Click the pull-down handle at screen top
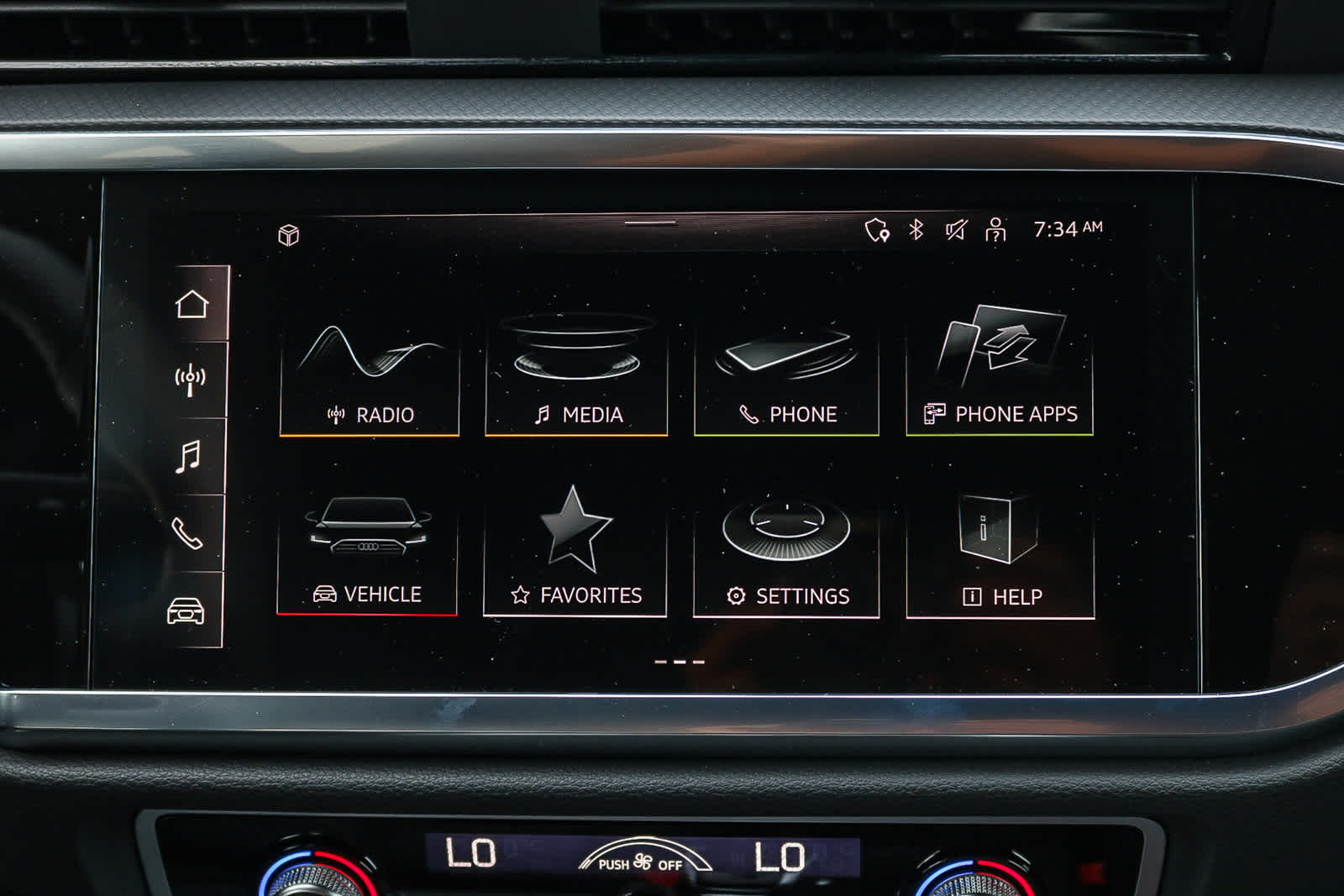Screen dimensions: 1344x896 pos(650,223)
